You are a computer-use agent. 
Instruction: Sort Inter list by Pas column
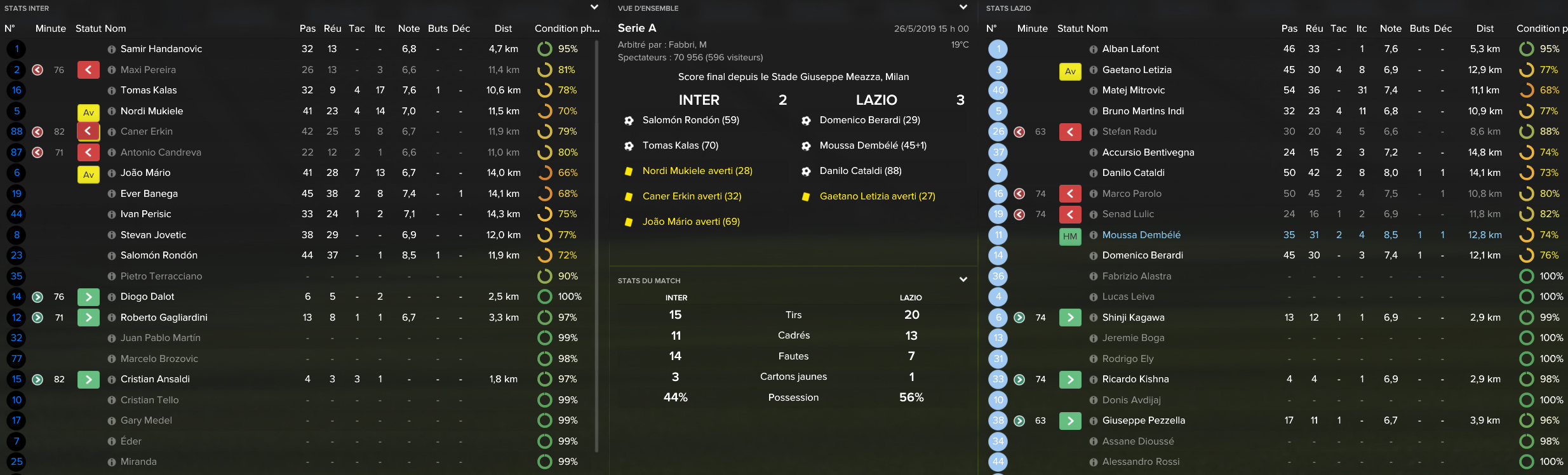(x=307, y=29)
